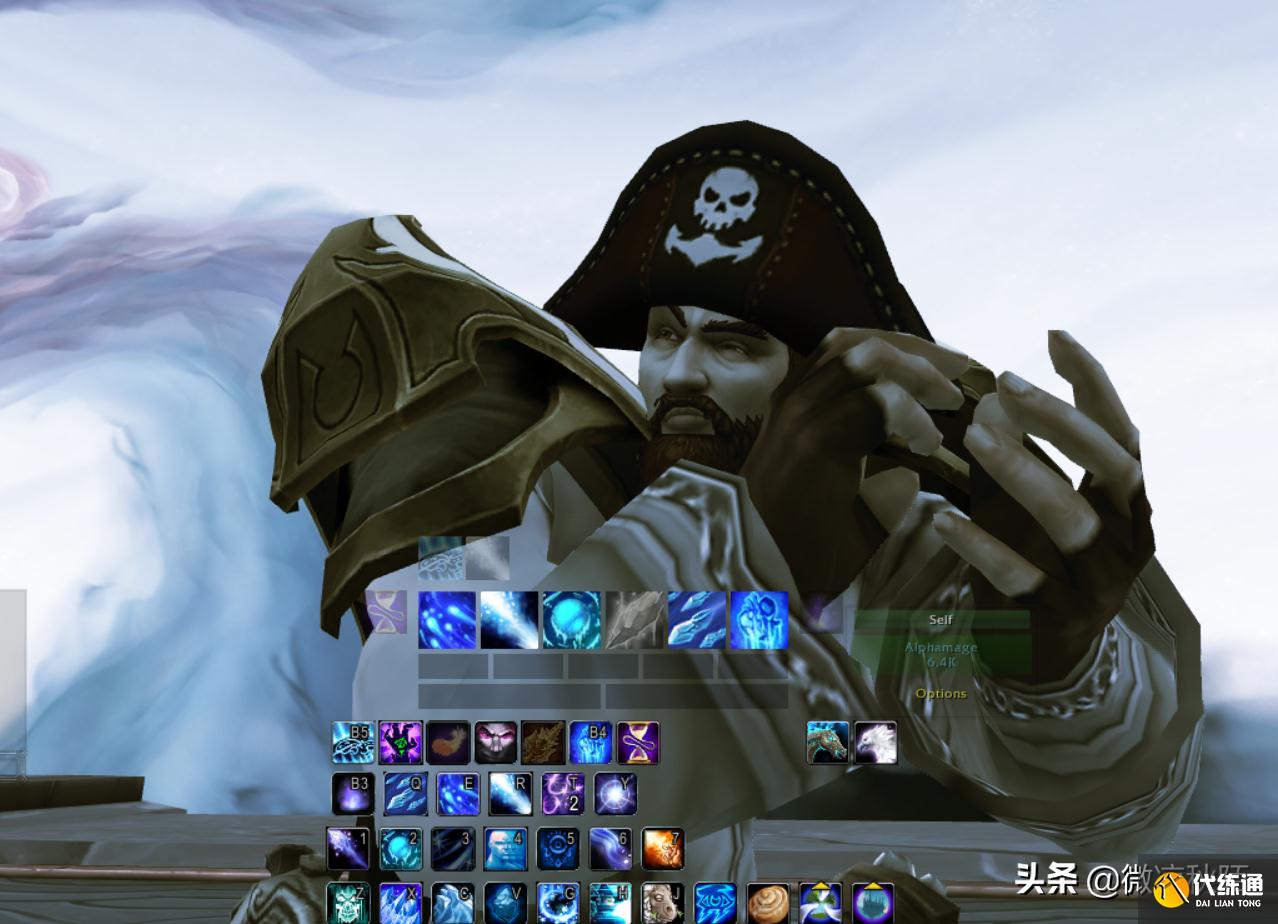Click the frost fist icon labeled B4
Viewport: 1278px width, 924px height.
(x=590, y=743)
